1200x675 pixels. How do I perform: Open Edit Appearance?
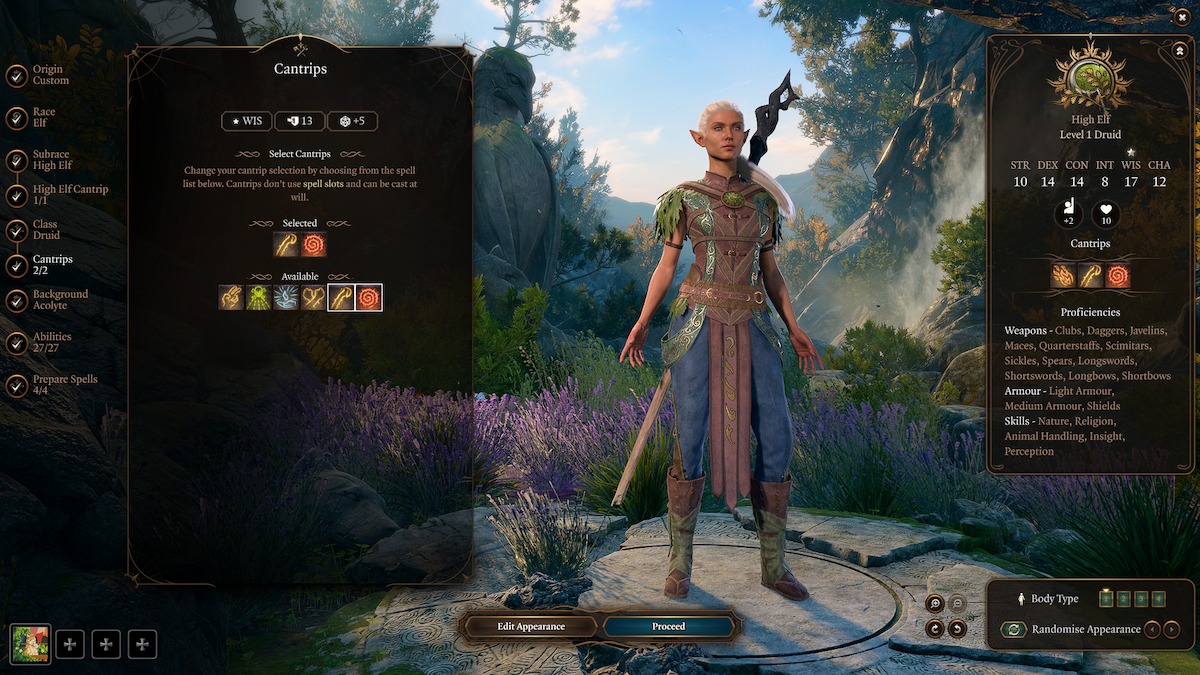[x=531, y=627]
